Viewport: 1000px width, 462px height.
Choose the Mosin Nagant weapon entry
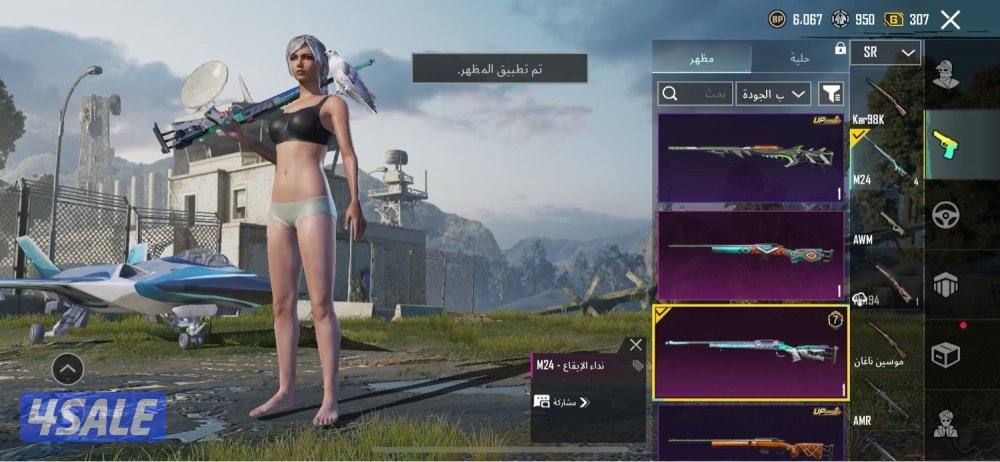coord(885,345)
